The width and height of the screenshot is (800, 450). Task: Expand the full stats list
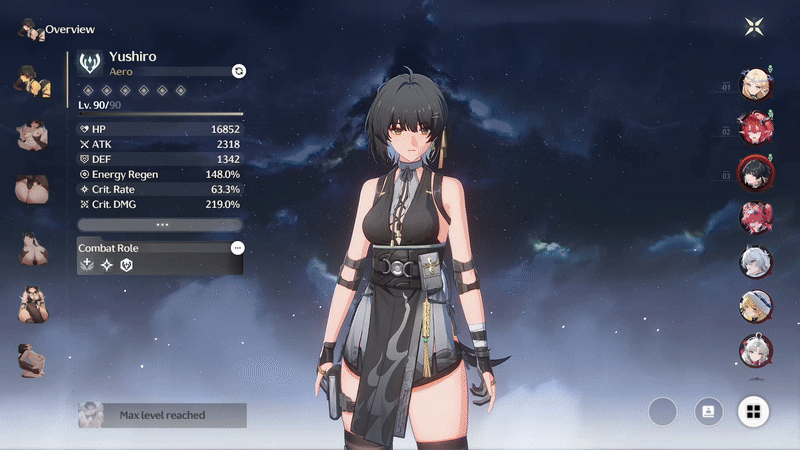tap(161, 225)
